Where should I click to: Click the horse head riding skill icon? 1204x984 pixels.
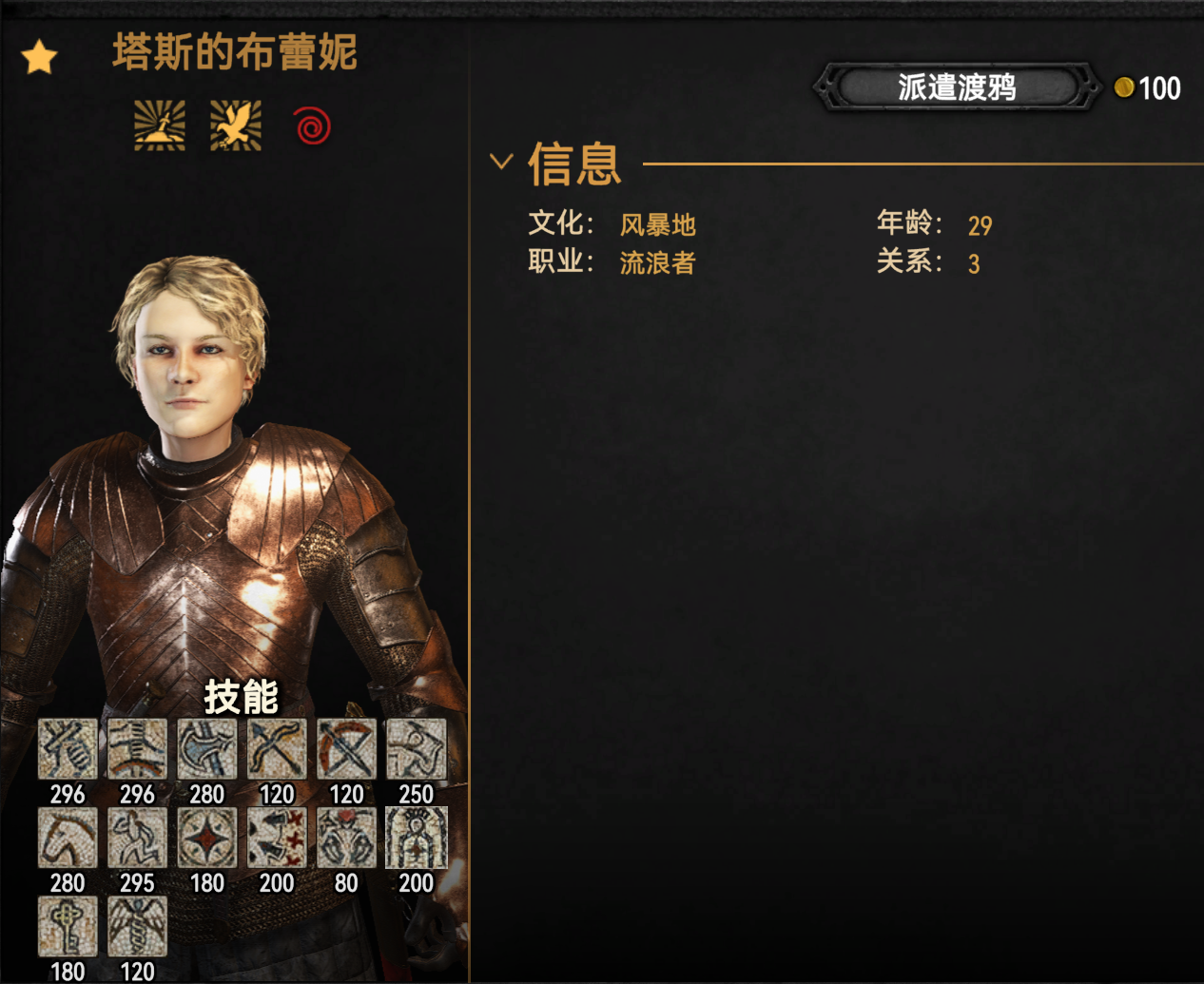[x=68, y=838]
